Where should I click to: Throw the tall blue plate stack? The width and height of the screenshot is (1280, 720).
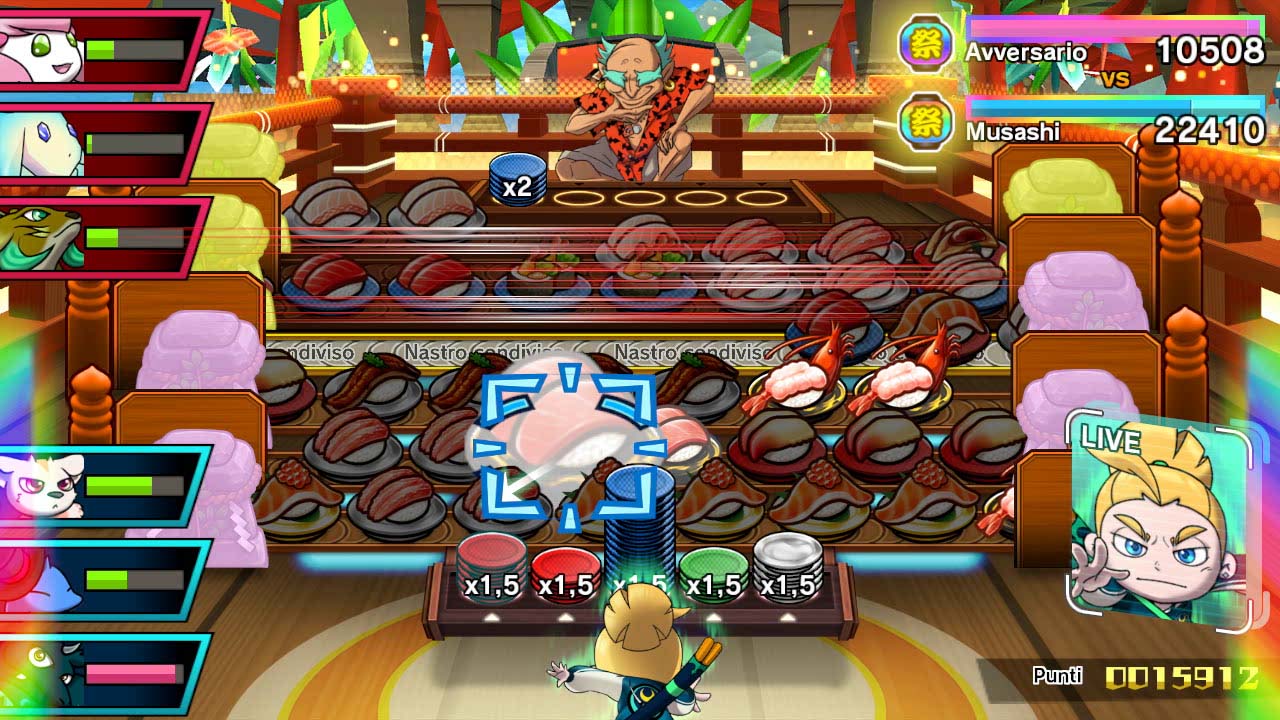(x=640, y=530)
